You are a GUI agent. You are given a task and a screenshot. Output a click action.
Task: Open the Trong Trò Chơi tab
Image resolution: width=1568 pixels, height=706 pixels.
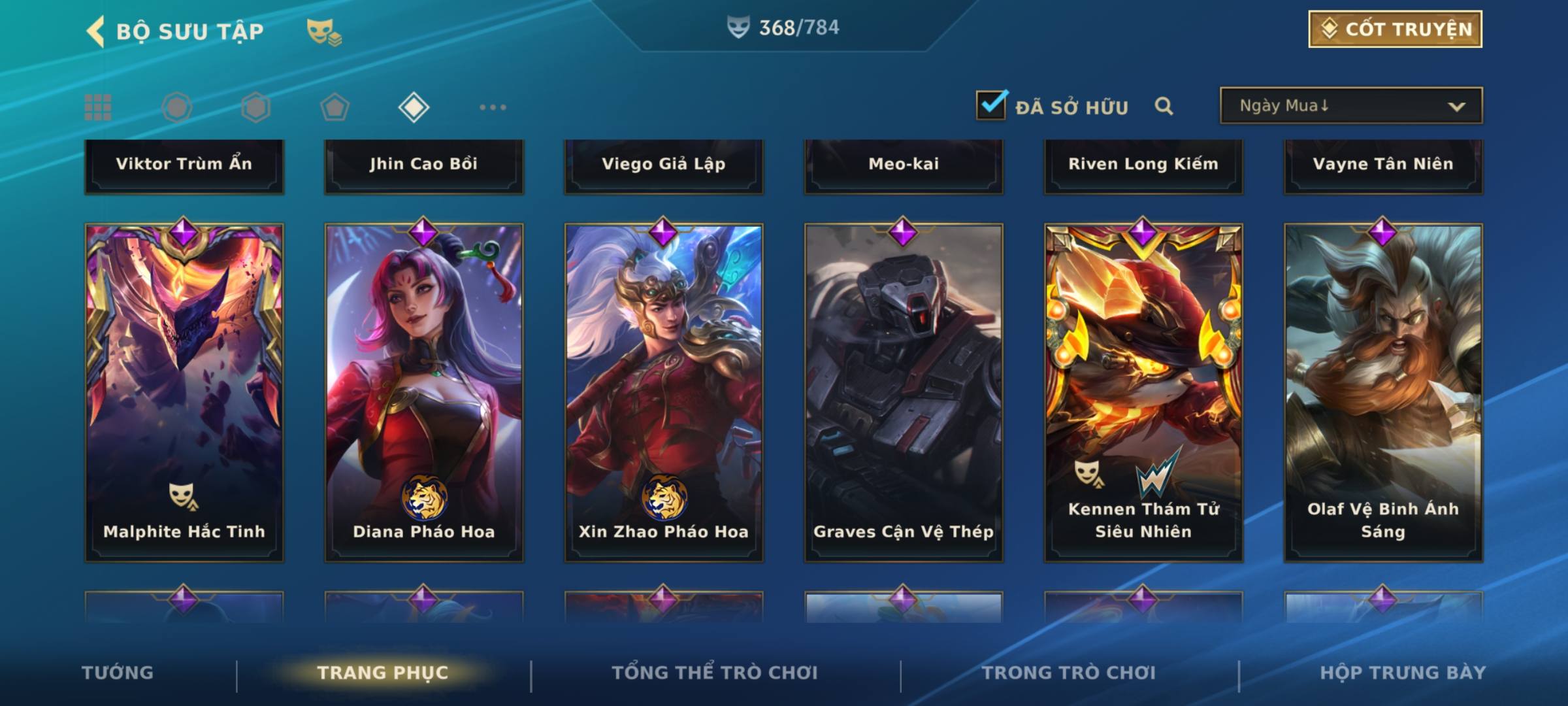[1069, 673]
